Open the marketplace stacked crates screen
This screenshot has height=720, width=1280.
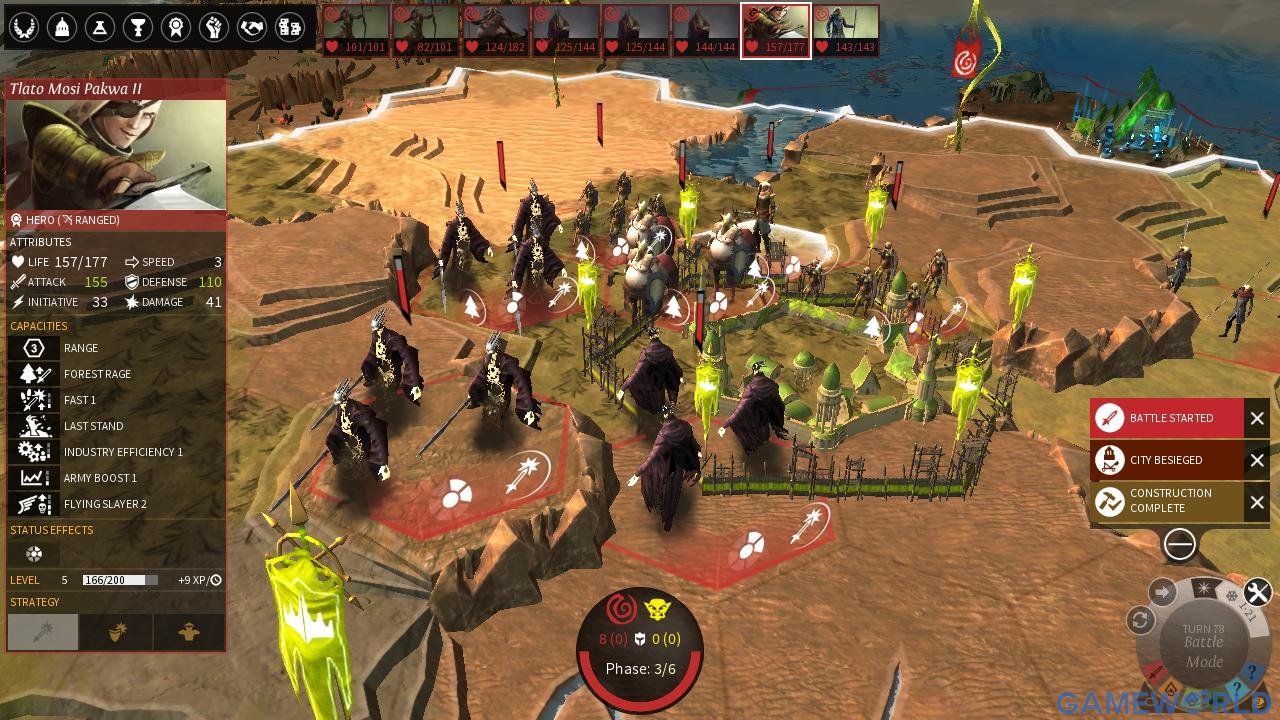pos(290,27)
